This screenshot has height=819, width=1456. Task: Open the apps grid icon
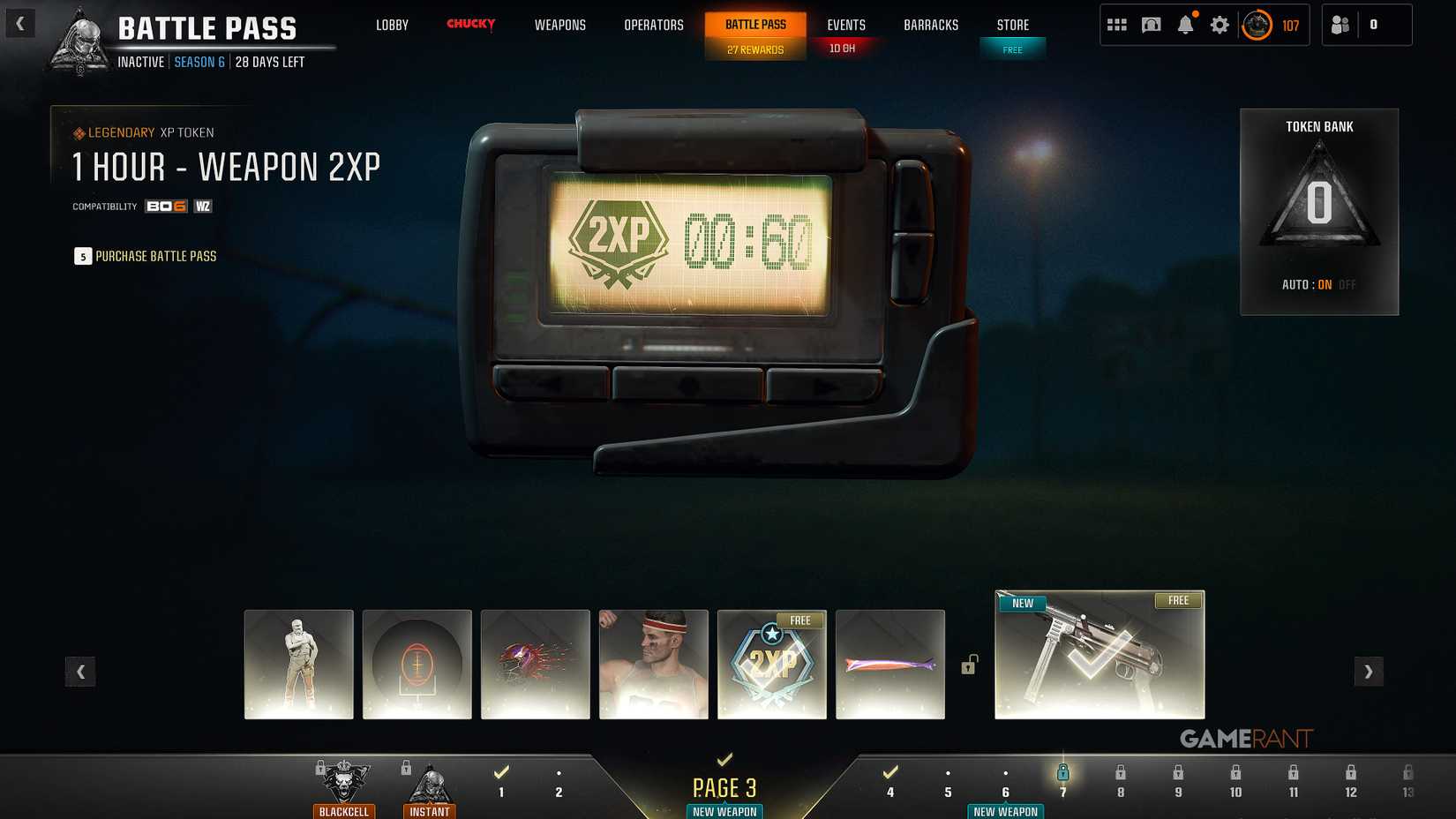1116,25
